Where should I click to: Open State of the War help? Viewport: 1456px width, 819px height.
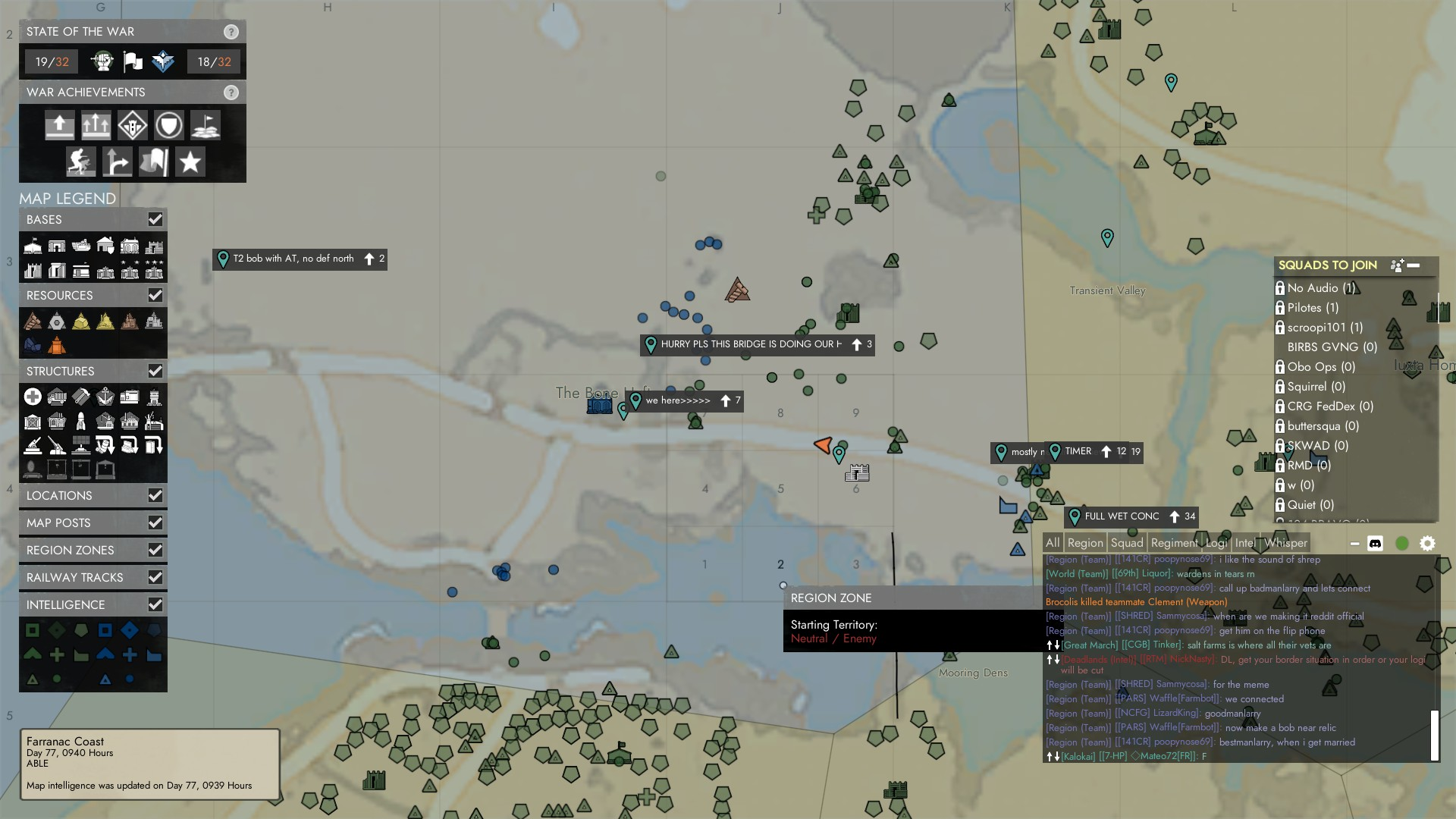(231, 32)
